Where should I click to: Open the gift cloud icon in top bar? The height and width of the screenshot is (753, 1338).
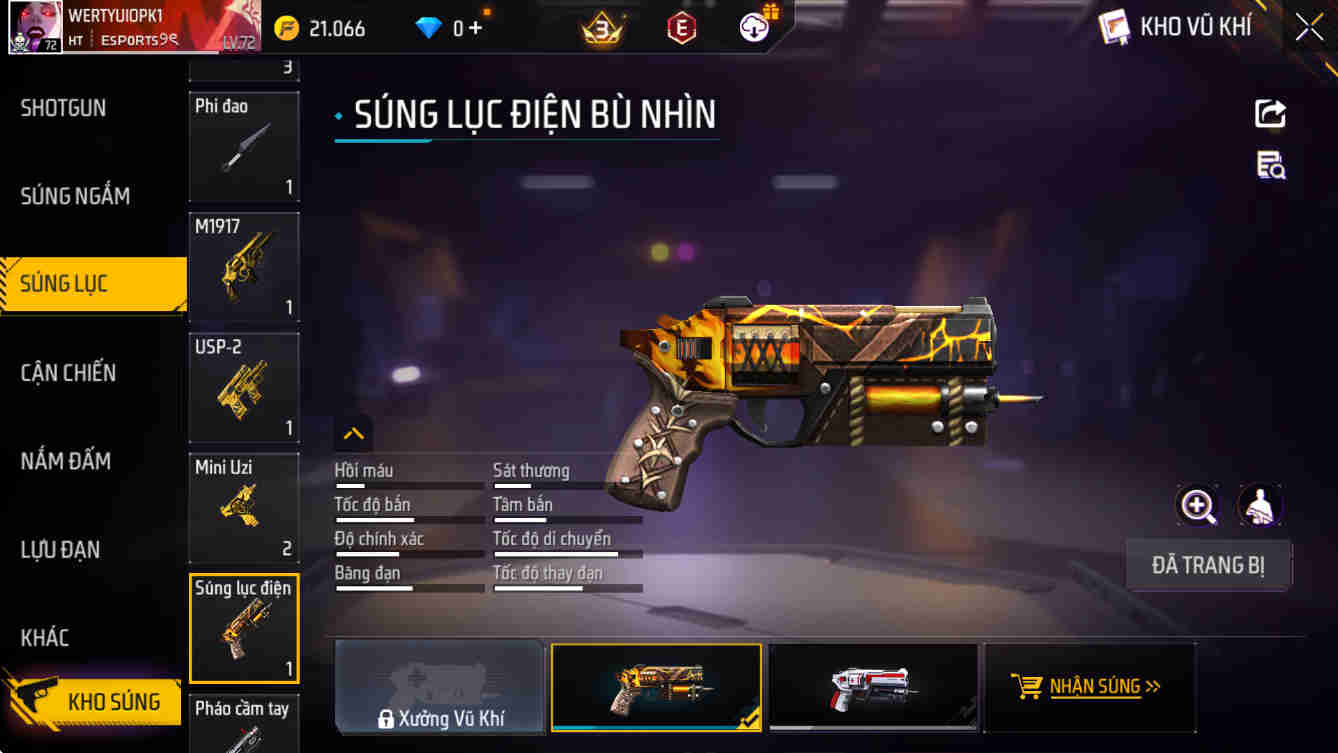point(753,27)
